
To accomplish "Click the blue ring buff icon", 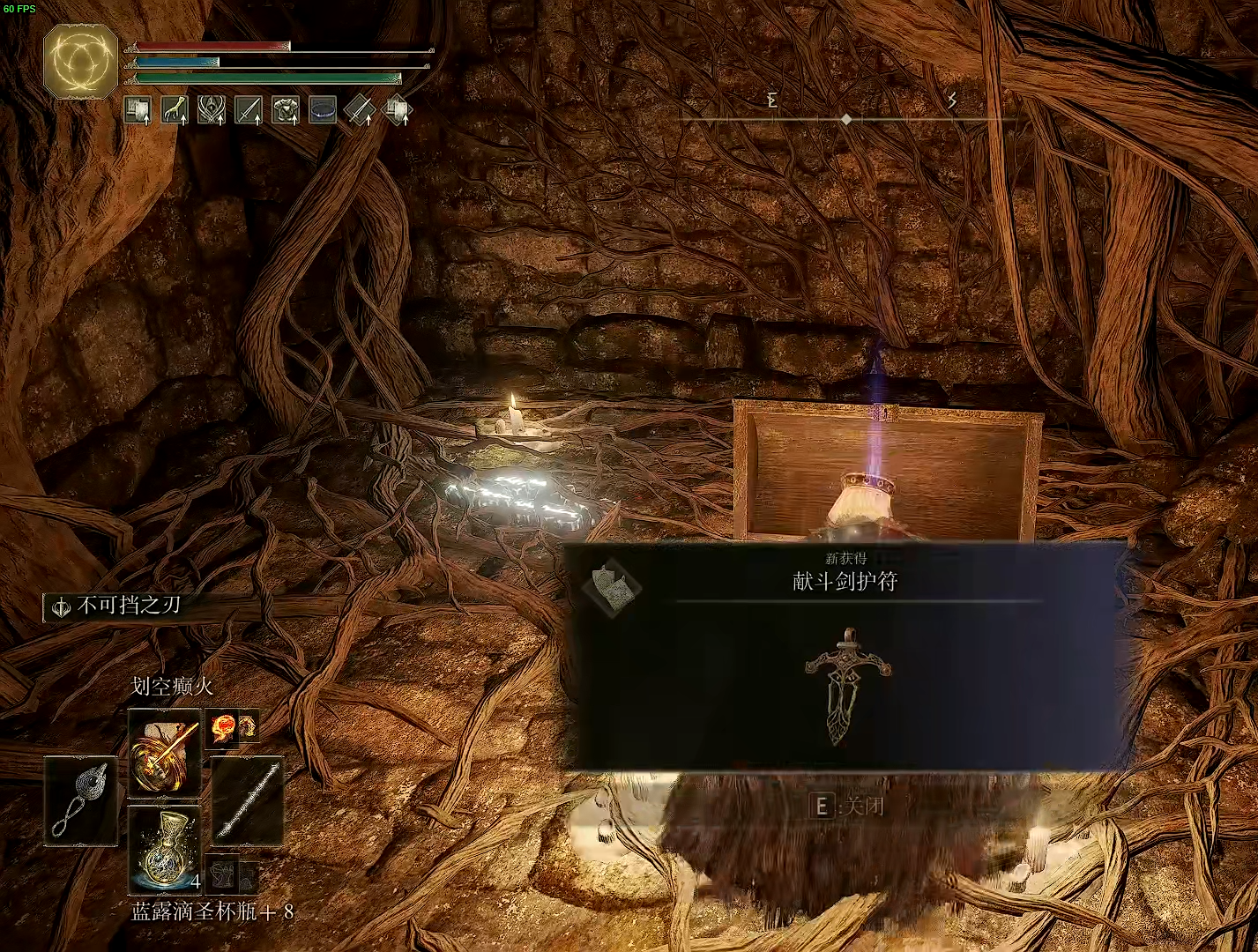I will pos(323,110).
